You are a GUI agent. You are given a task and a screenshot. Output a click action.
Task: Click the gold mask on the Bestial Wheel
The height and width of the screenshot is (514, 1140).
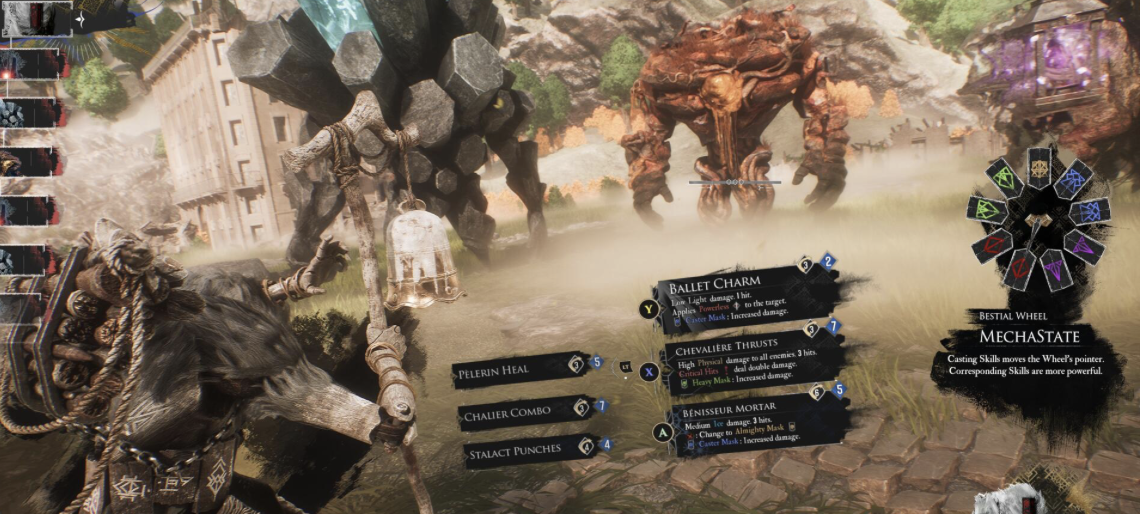(x=1040, y=166)
